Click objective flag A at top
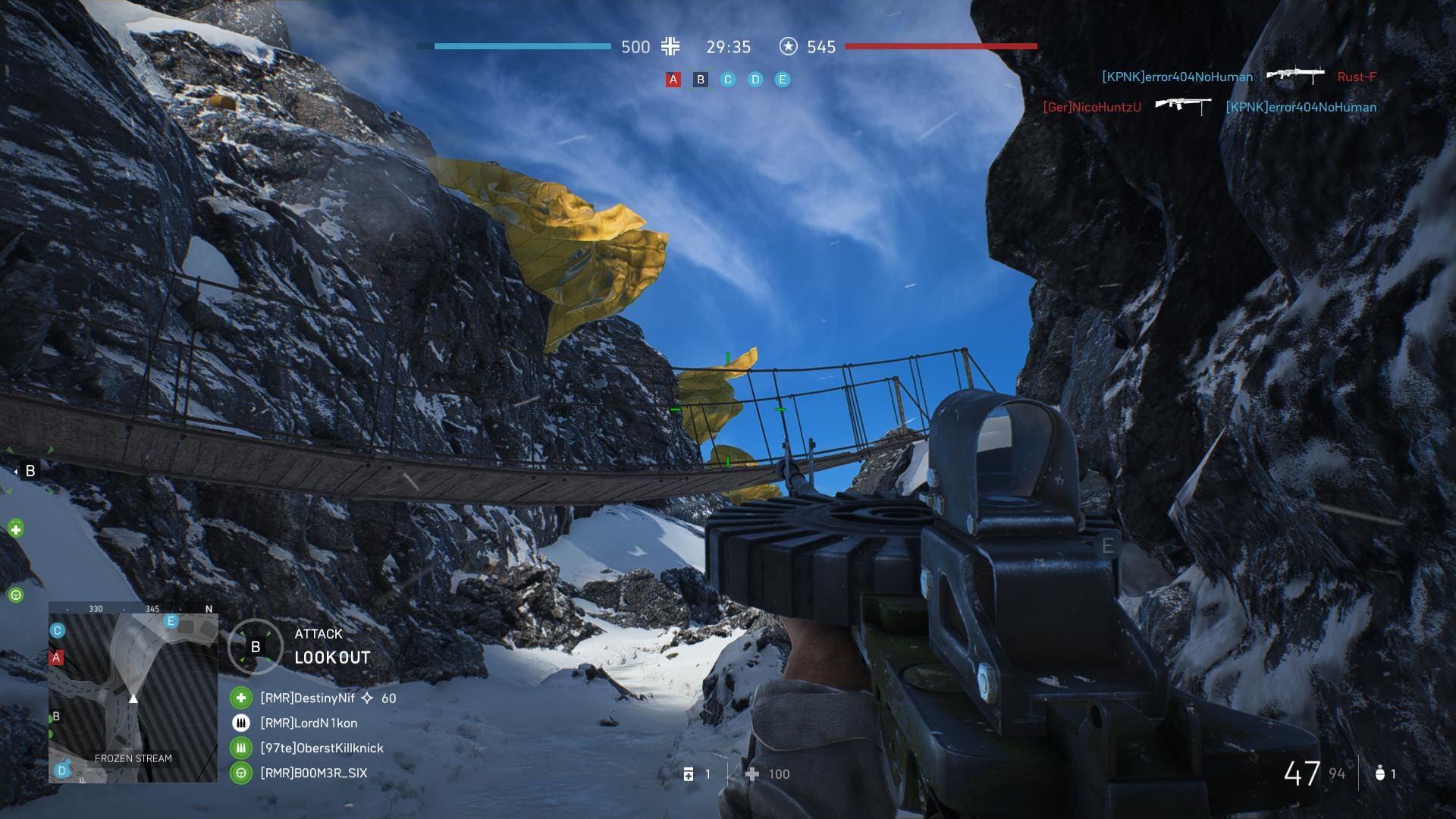The height and width of the screenshot is (819, 1456). point(673,80)
